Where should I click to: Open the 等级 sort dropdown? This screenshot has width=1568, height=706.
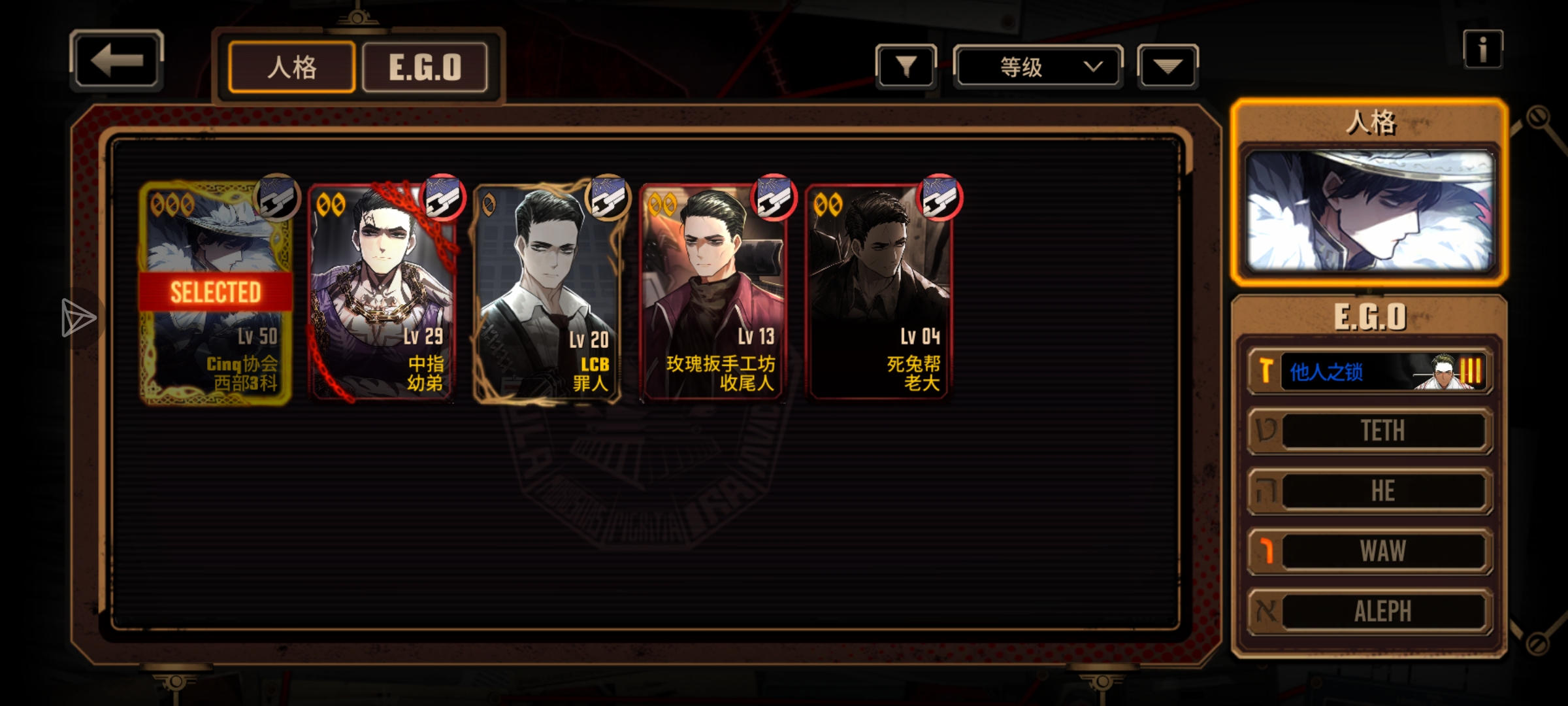1038,67
